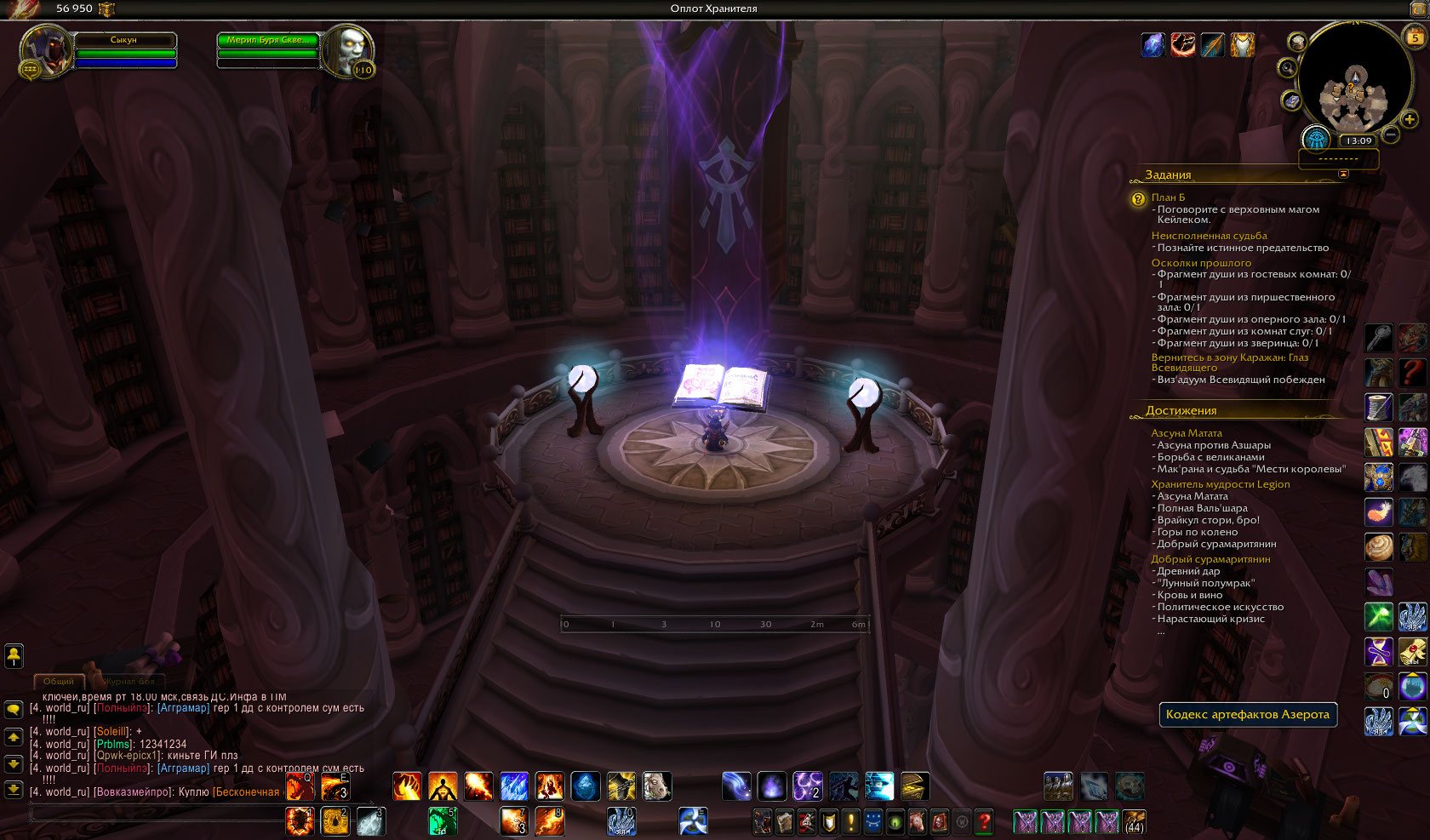Select the План Б quest entry

[1168, 197]
